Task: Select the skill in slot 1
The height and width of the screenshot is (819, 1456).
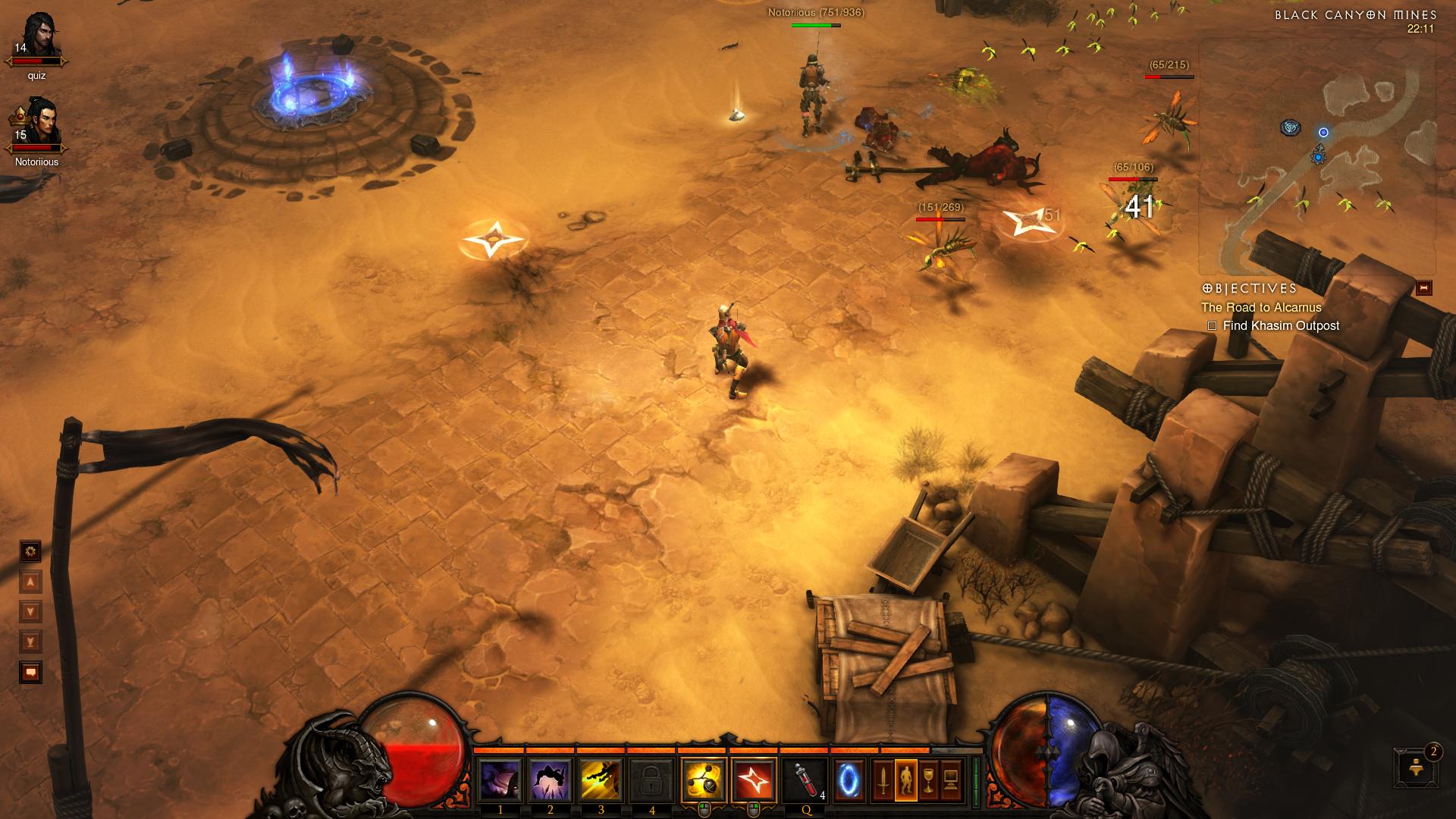Action: tap(500, 779)
